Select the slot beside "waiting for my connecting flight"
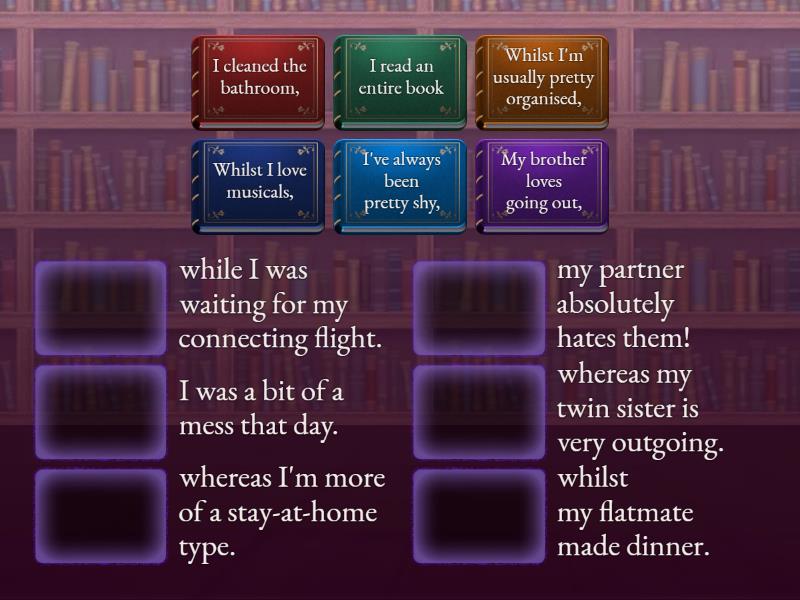 [101, 308]
